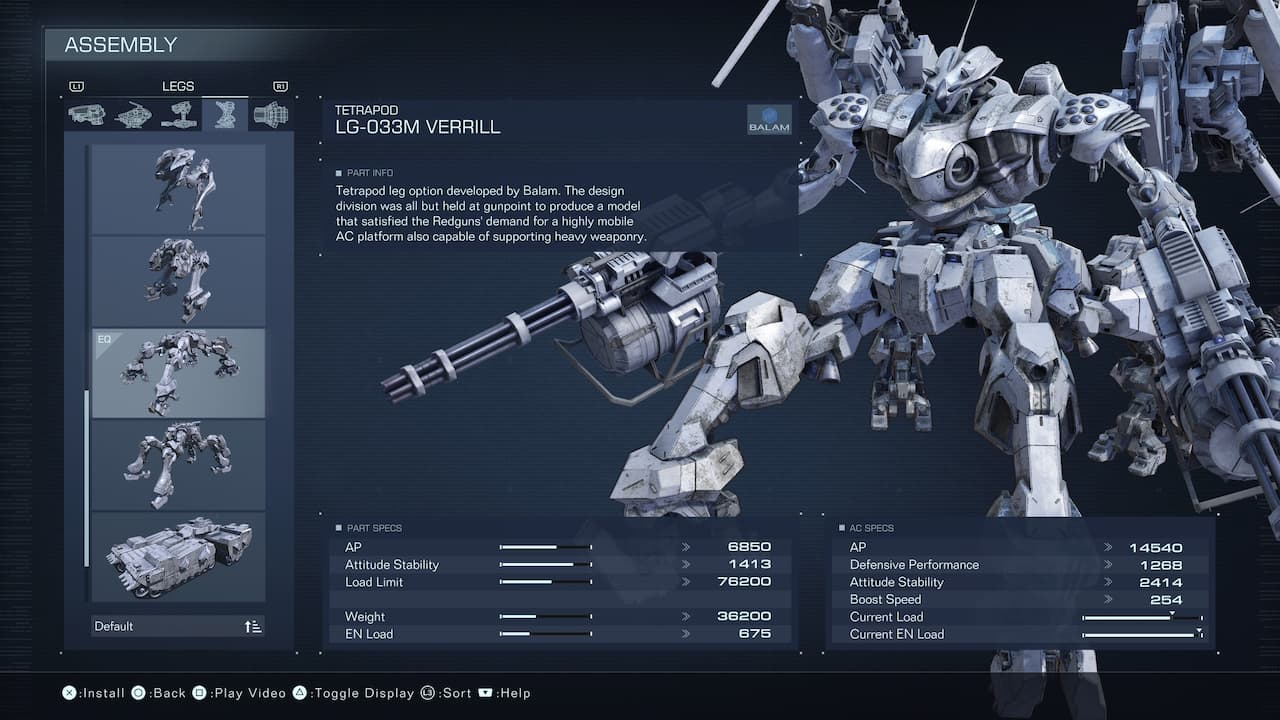Viewport: 1280px width, 720px height.
Task: Select the tank tread legs thumbnail
Action: click(x=179, y=556)
